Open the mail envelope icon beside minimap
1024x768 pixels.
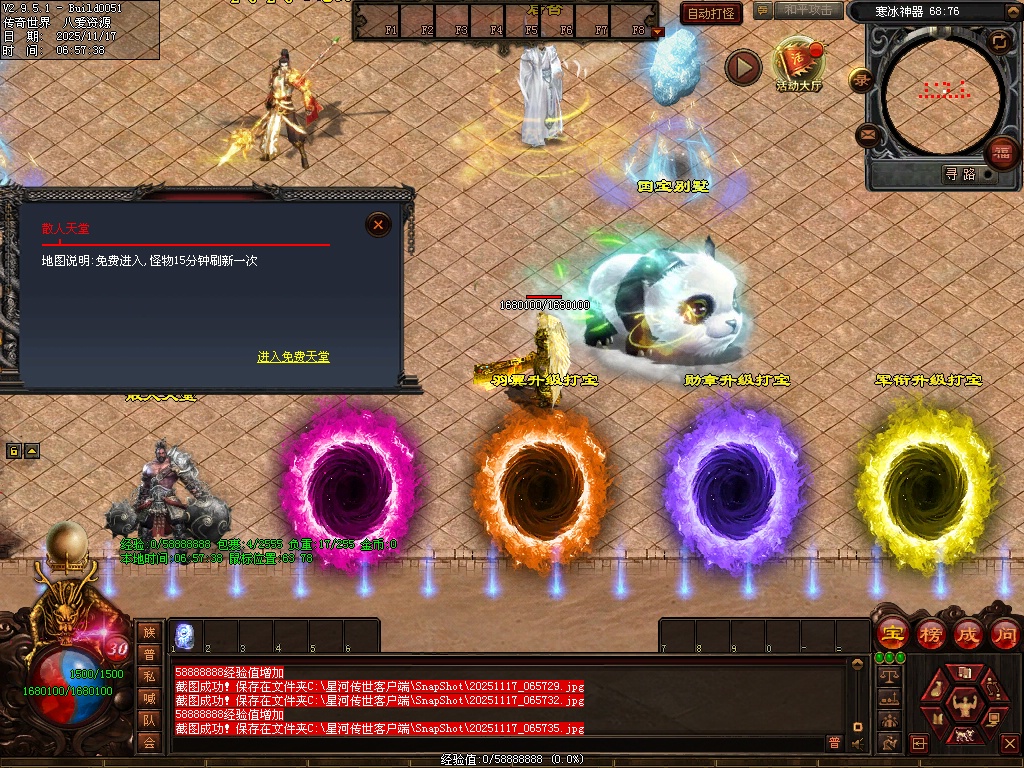867,134
